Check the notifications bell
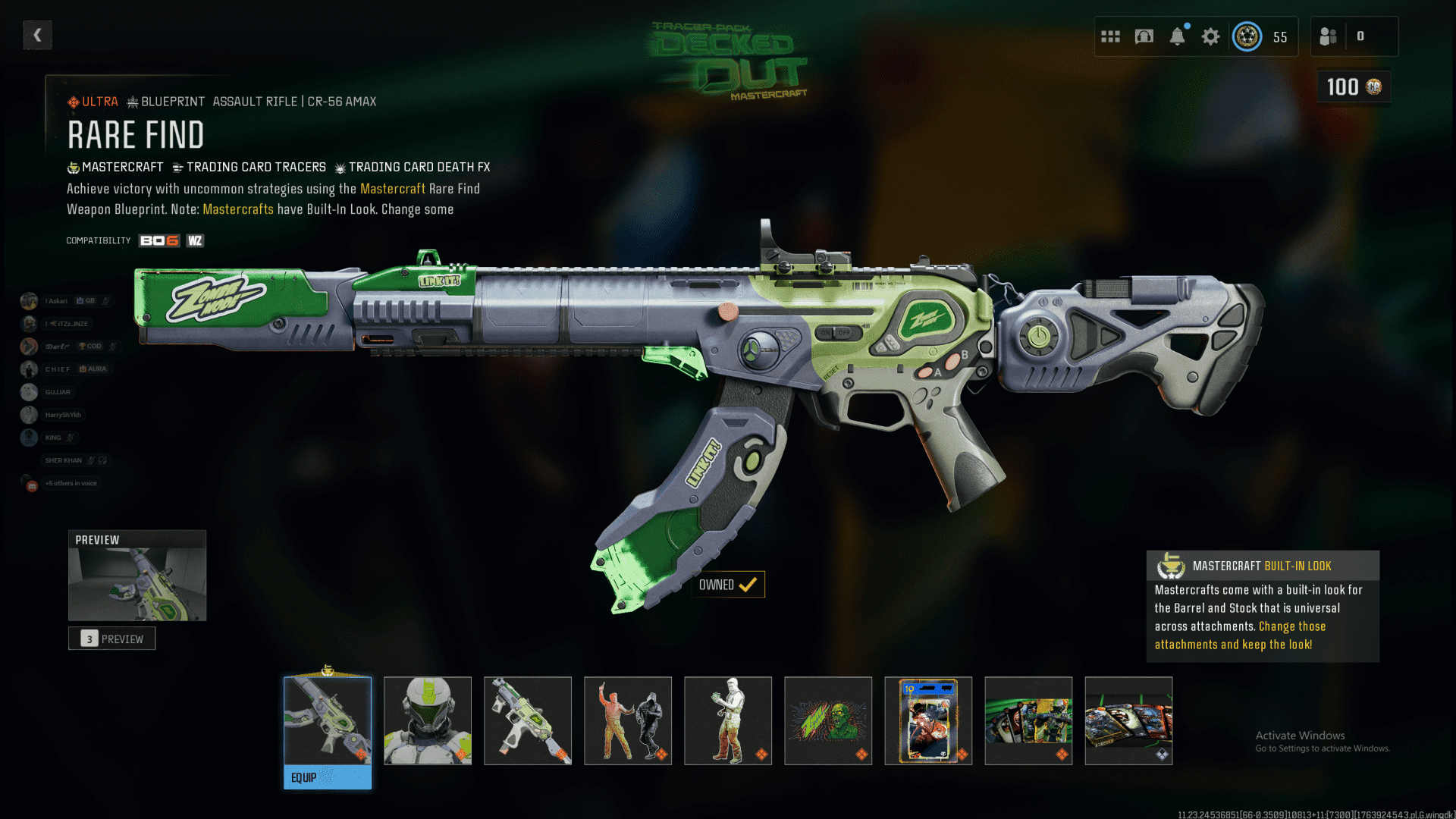This screenshot has height=819, width=1456. pos(1177,36)
